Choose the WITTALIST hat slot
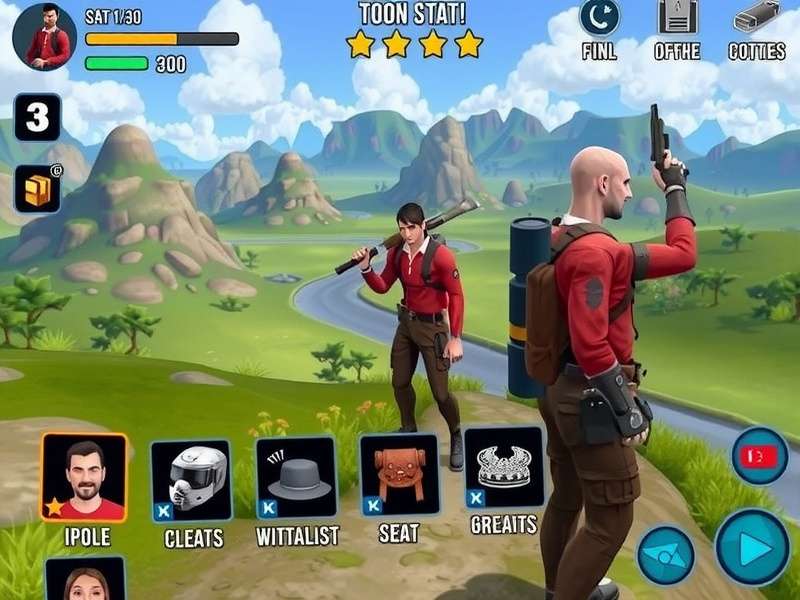Viewport: 800px width, 600px height. tap(297, 477)
